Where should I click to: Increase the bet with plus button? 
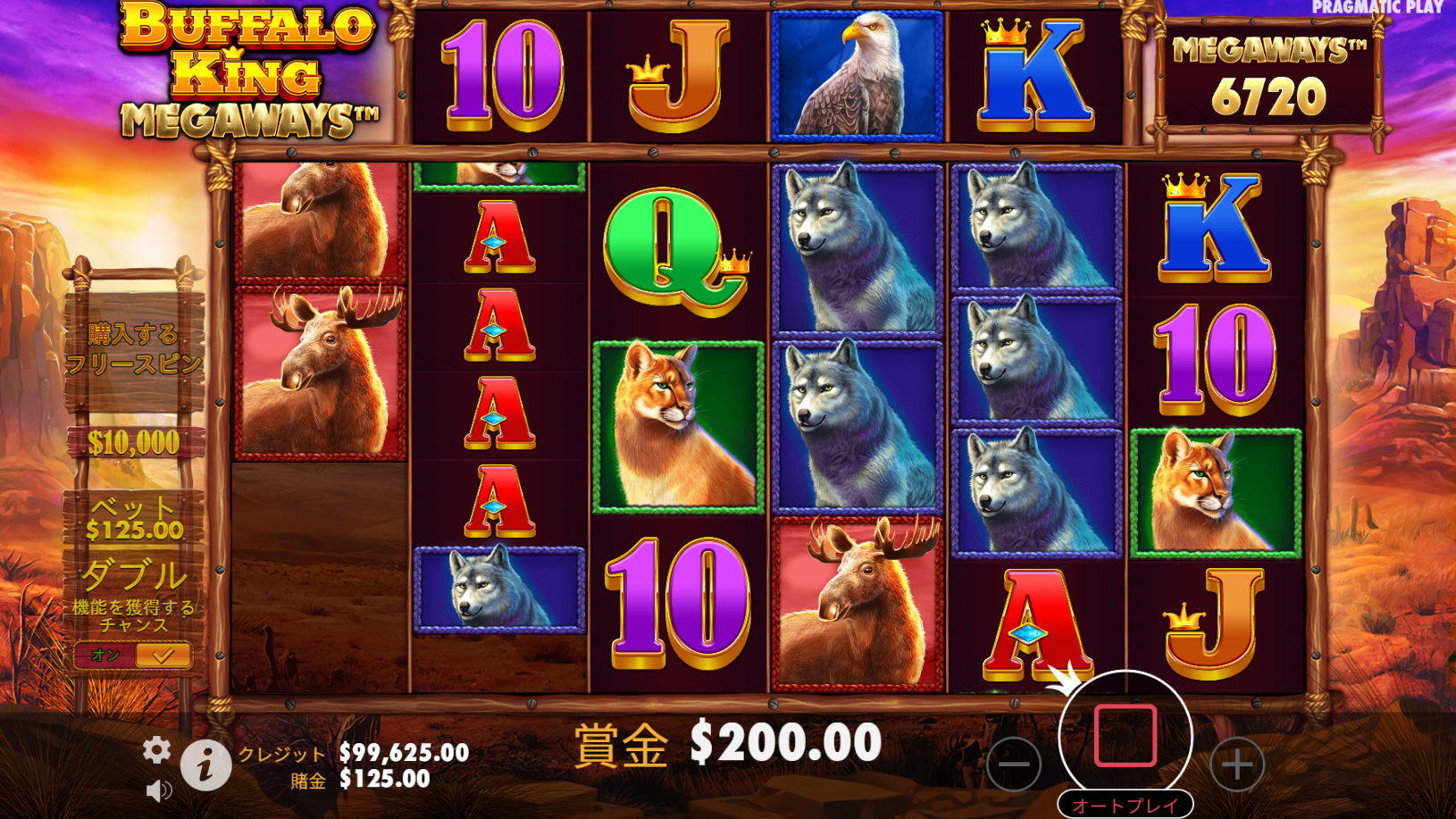1237,765
